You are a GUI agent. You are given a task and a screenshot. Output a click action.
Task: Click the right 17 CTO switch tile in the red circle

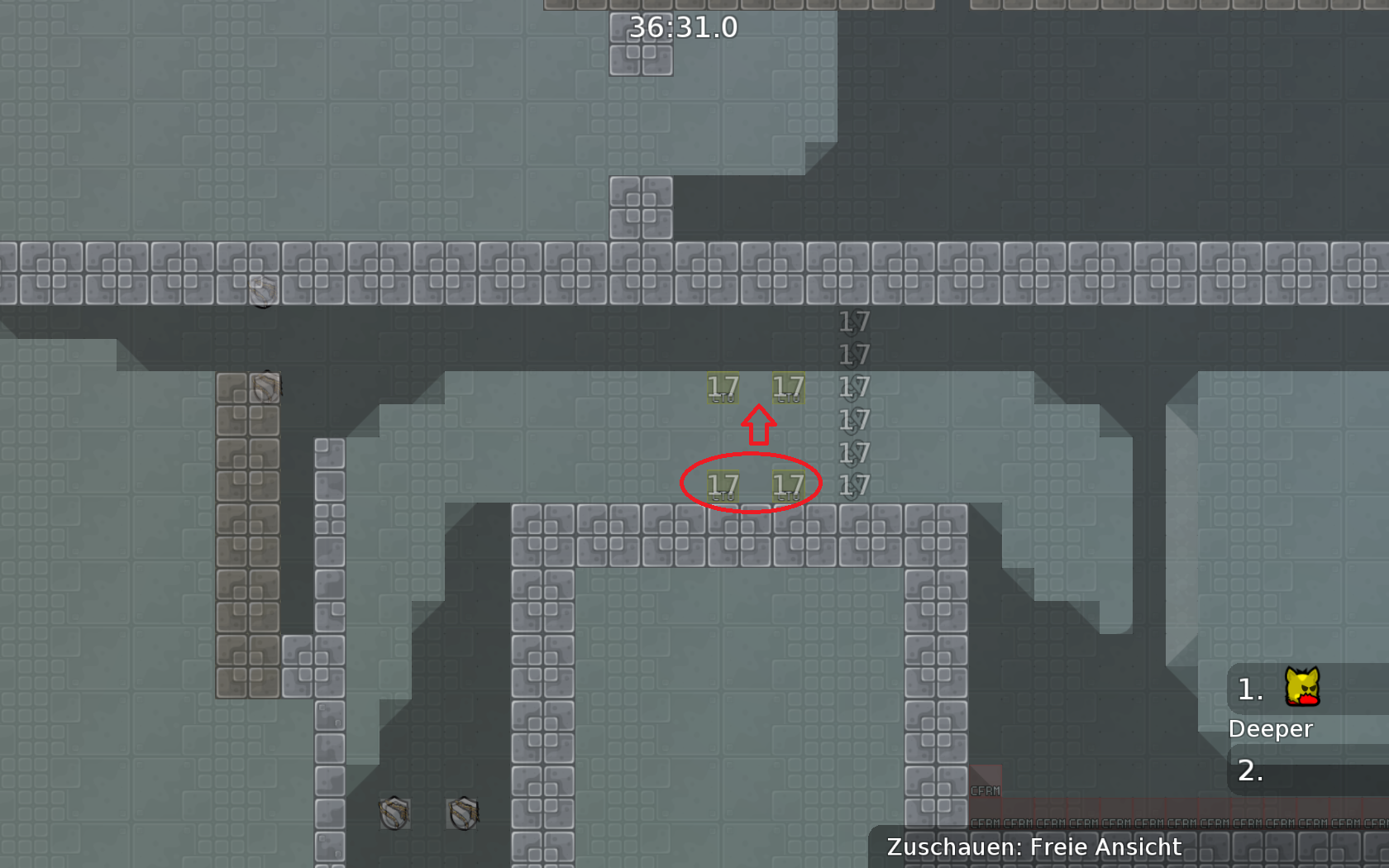[790, 487]
